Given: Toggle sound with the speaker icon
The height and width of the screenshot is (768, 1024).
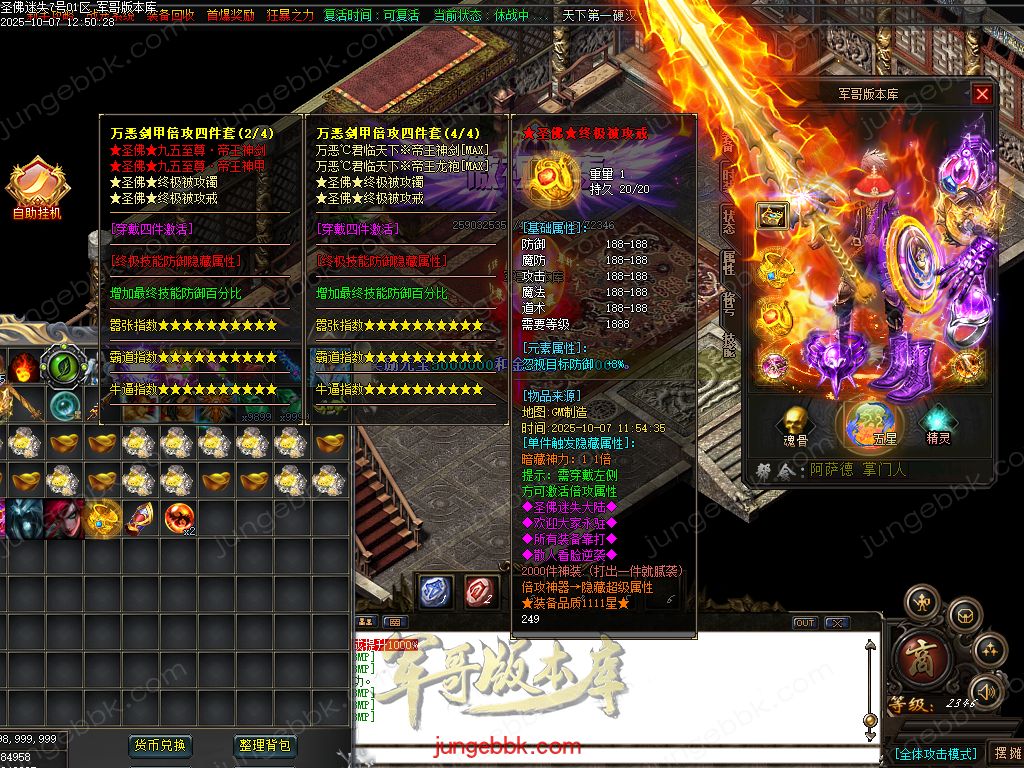Looking at the screenshot, I should (x=988, y=690).
